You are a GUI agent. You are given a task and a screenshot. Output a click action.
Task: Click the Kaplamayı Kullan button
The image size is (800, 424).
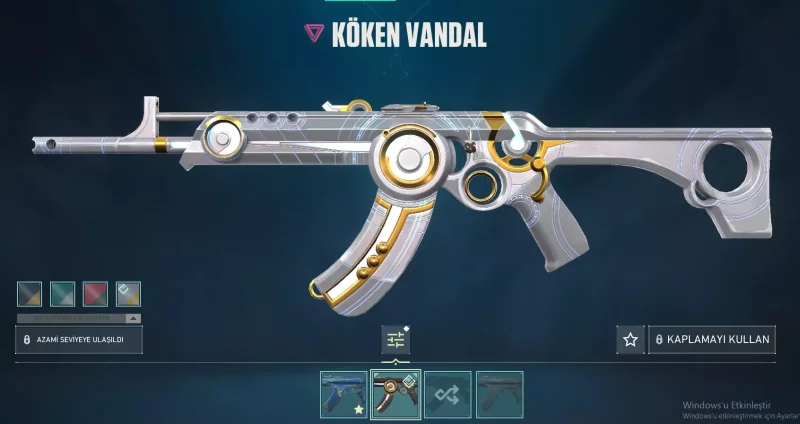(712, 340)
